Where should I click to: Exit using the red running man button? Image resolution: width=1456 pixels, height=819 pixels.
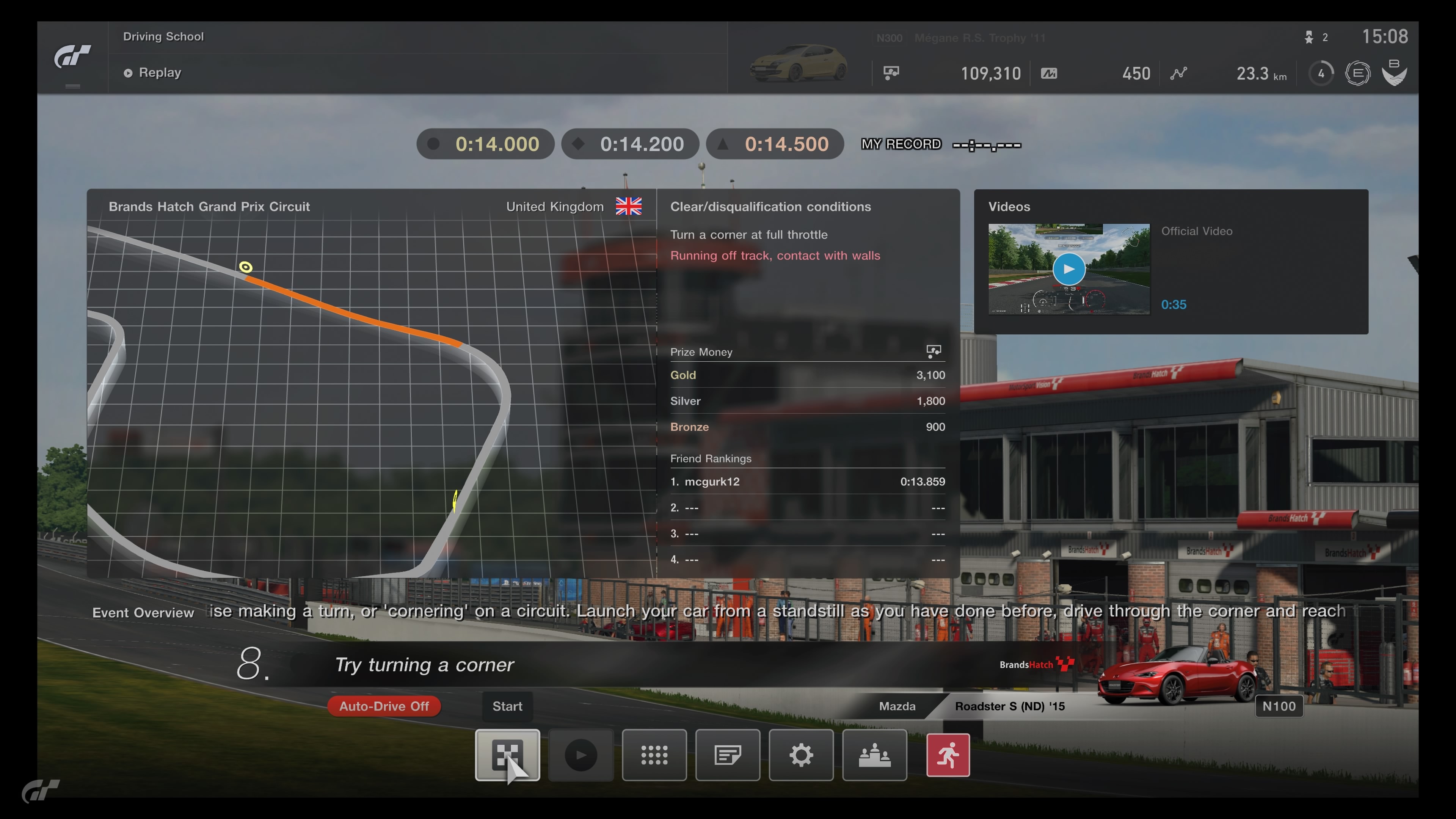[948, 755]
